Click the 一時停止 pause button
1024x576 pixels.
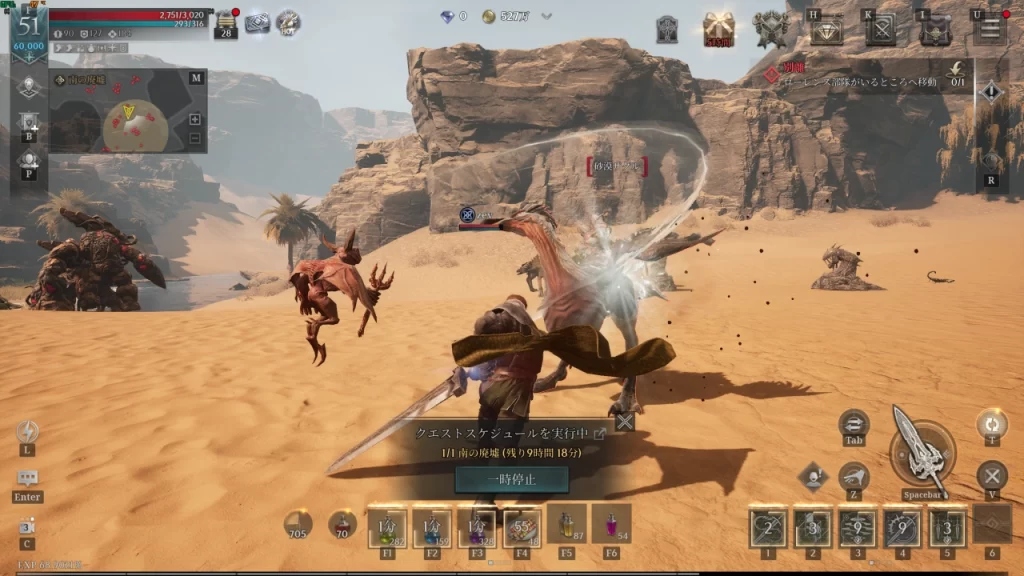[512, 479]
